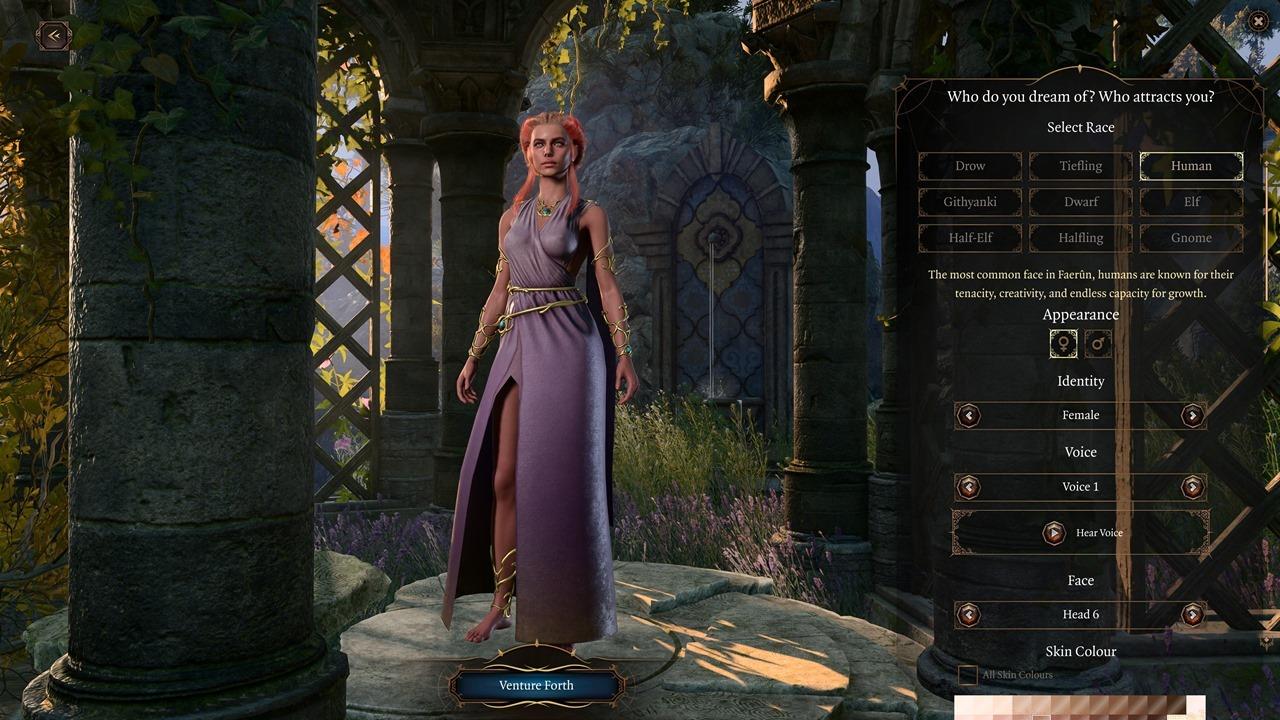Click the back arrow at top left

pos(51,35)
